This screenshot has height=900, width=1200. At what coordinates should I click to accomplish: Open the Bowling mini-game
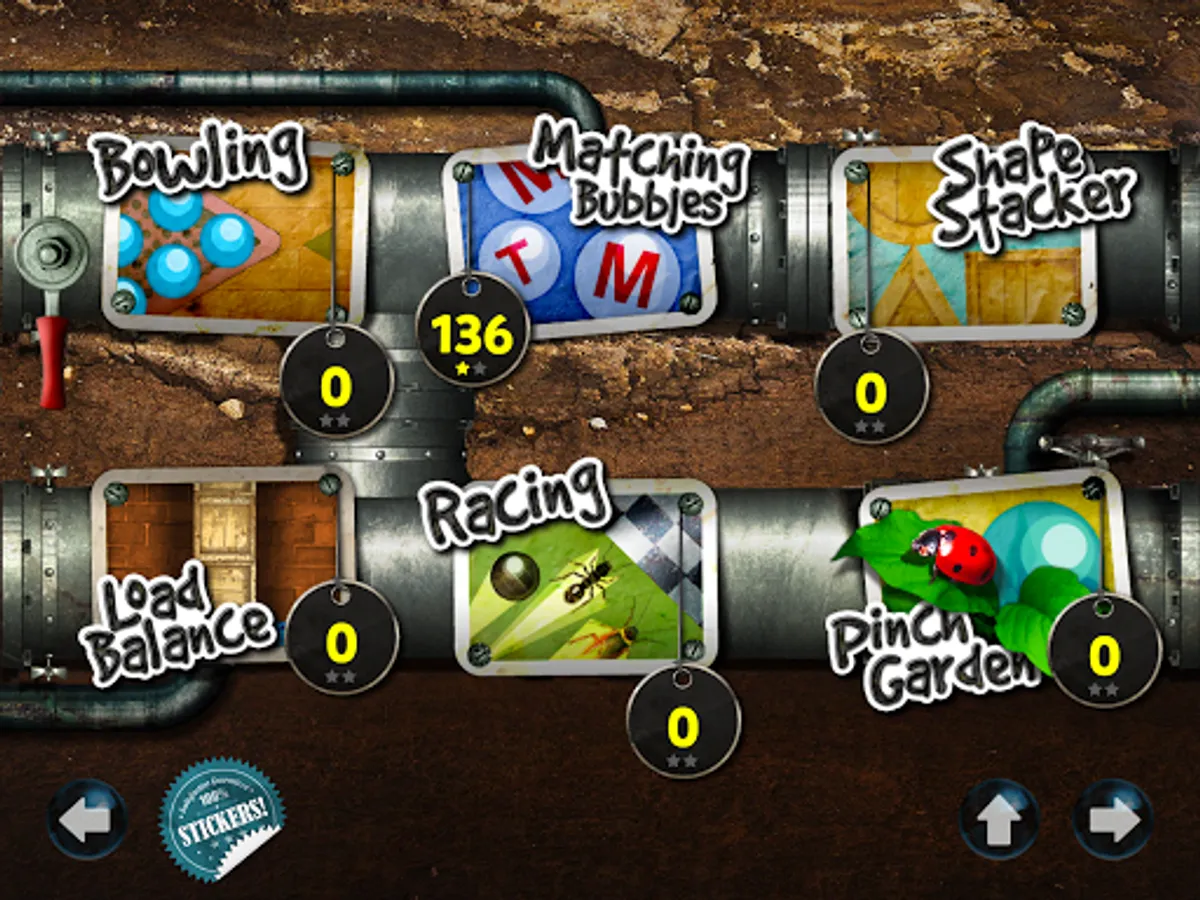(x=232, y=240)
